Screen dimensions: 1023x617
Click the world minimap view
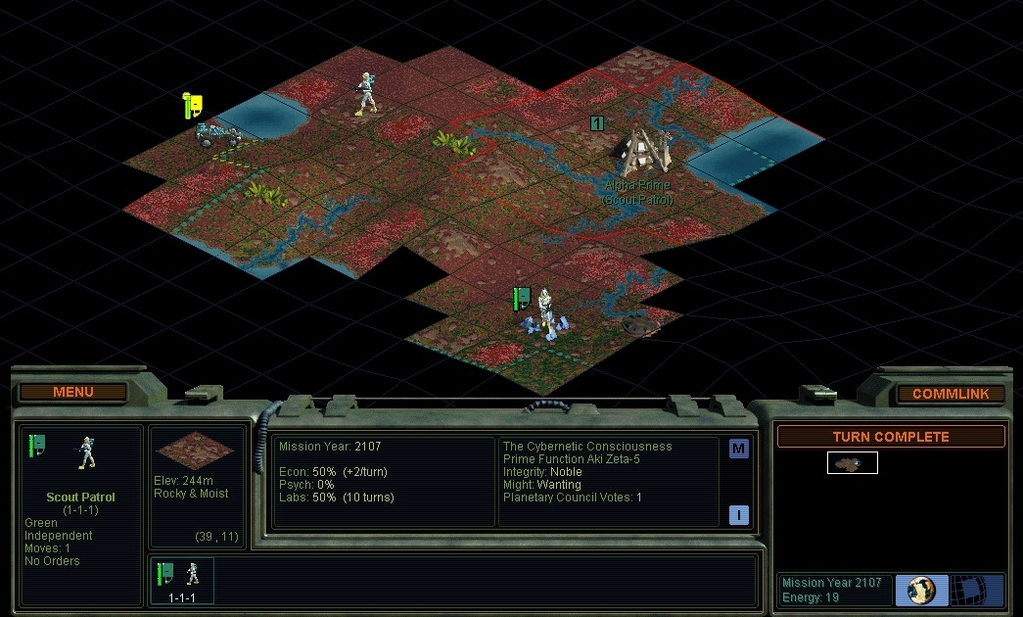tap(852, 463)
